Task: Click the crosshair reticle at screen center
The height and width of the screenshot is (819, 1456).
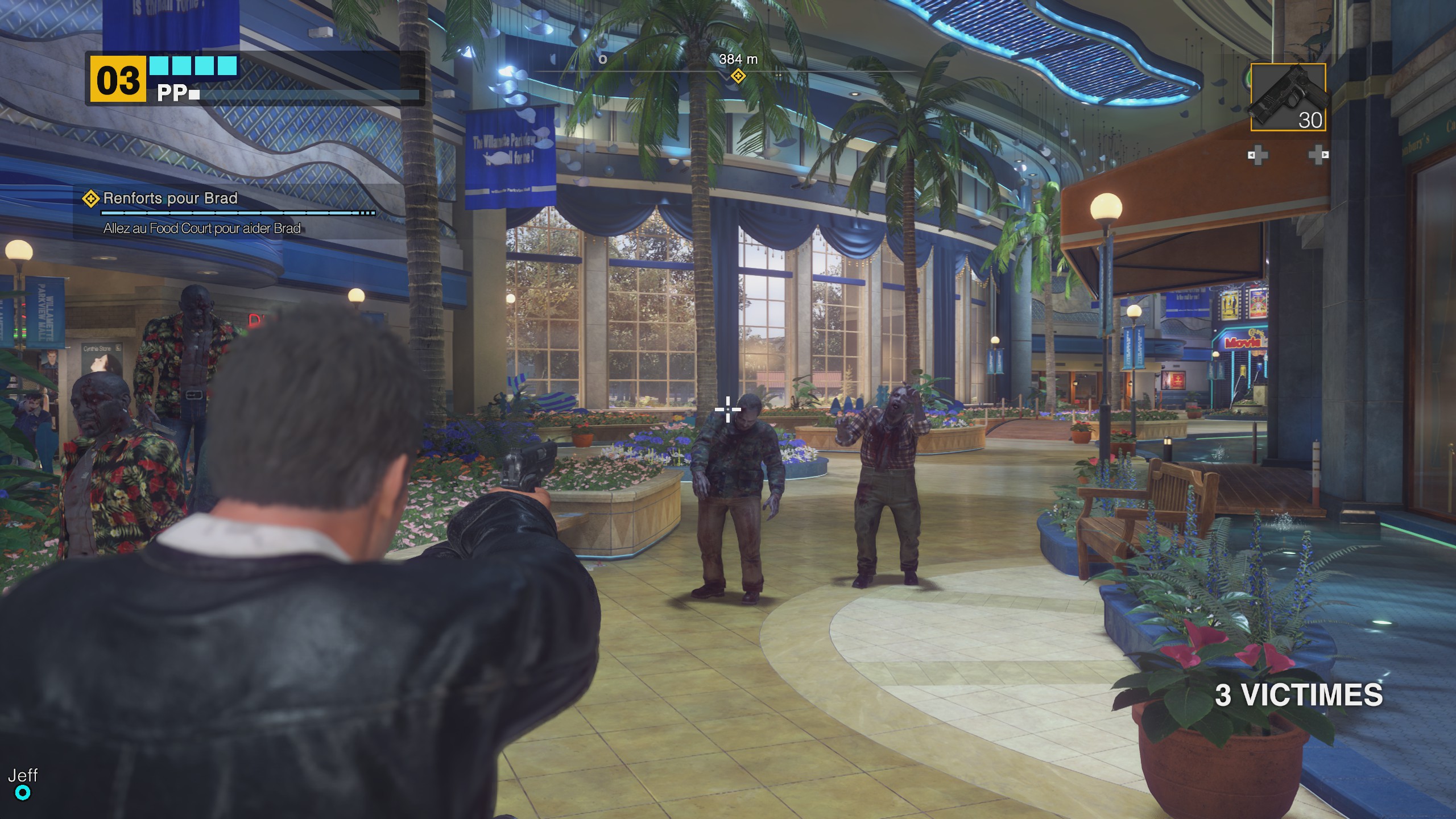Action: [x=727, y=408]
